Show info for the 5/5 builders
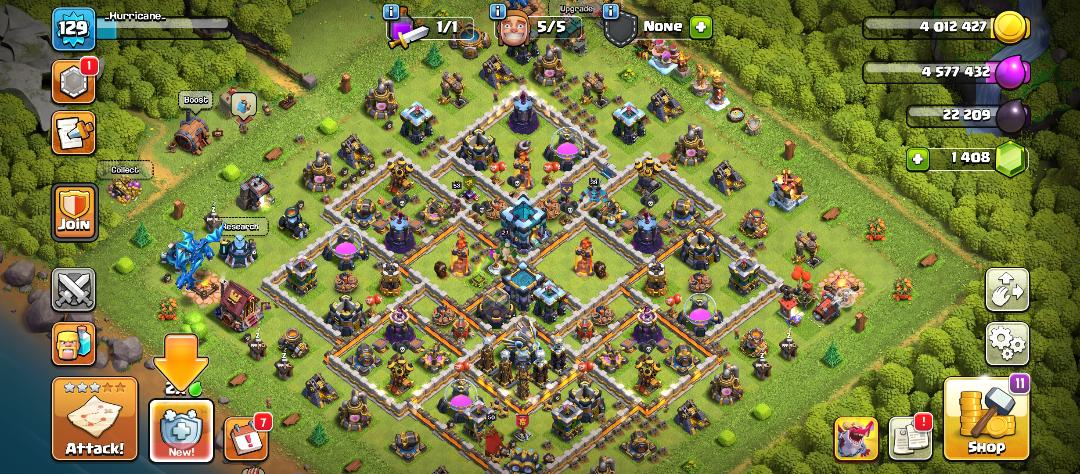The height and width of the screenshot is (474, 1080). click(497, 10)
